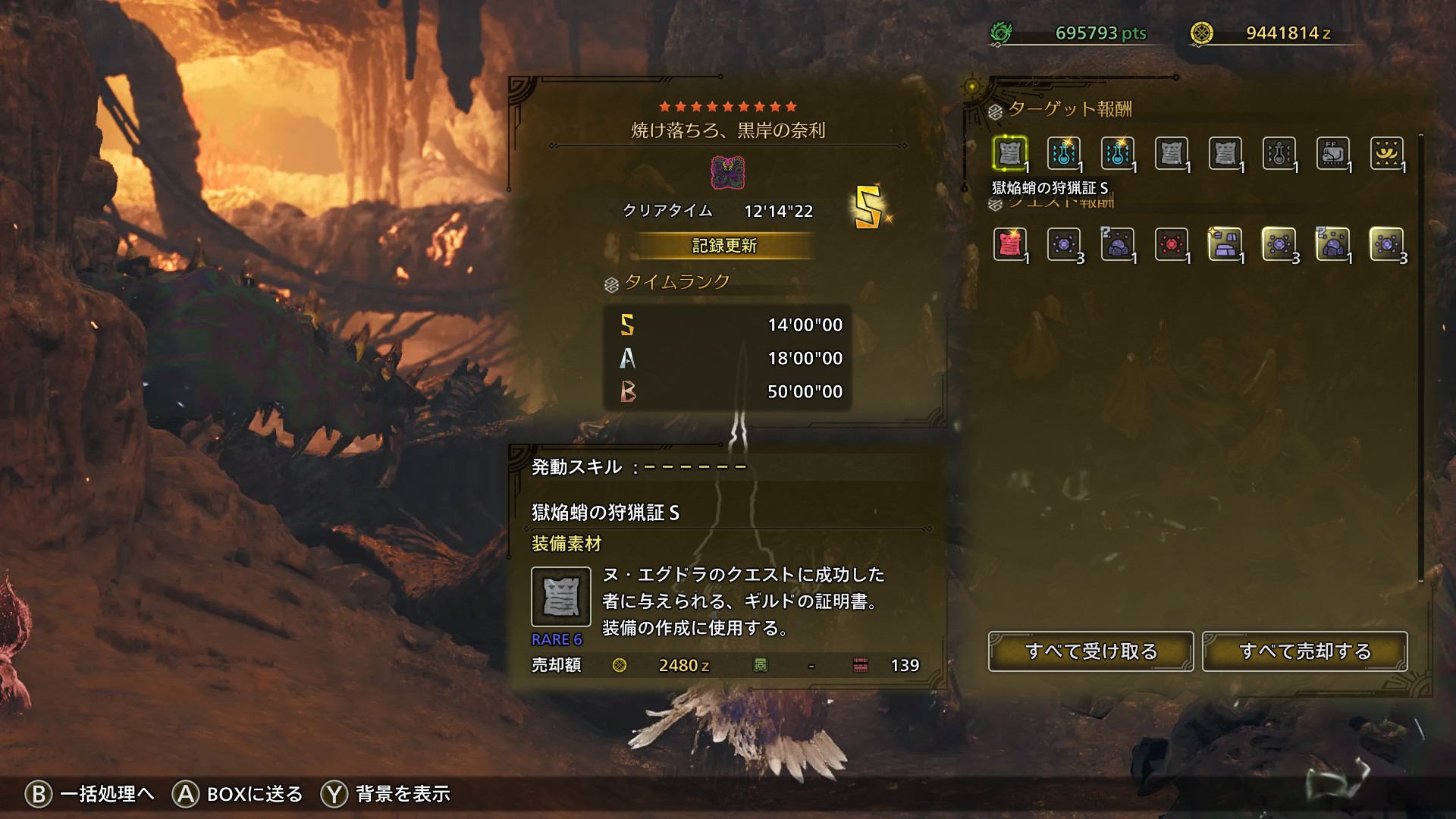Choose the すべて売却する (sell all) button
1456x819 pixels.
coord(1304,651)
